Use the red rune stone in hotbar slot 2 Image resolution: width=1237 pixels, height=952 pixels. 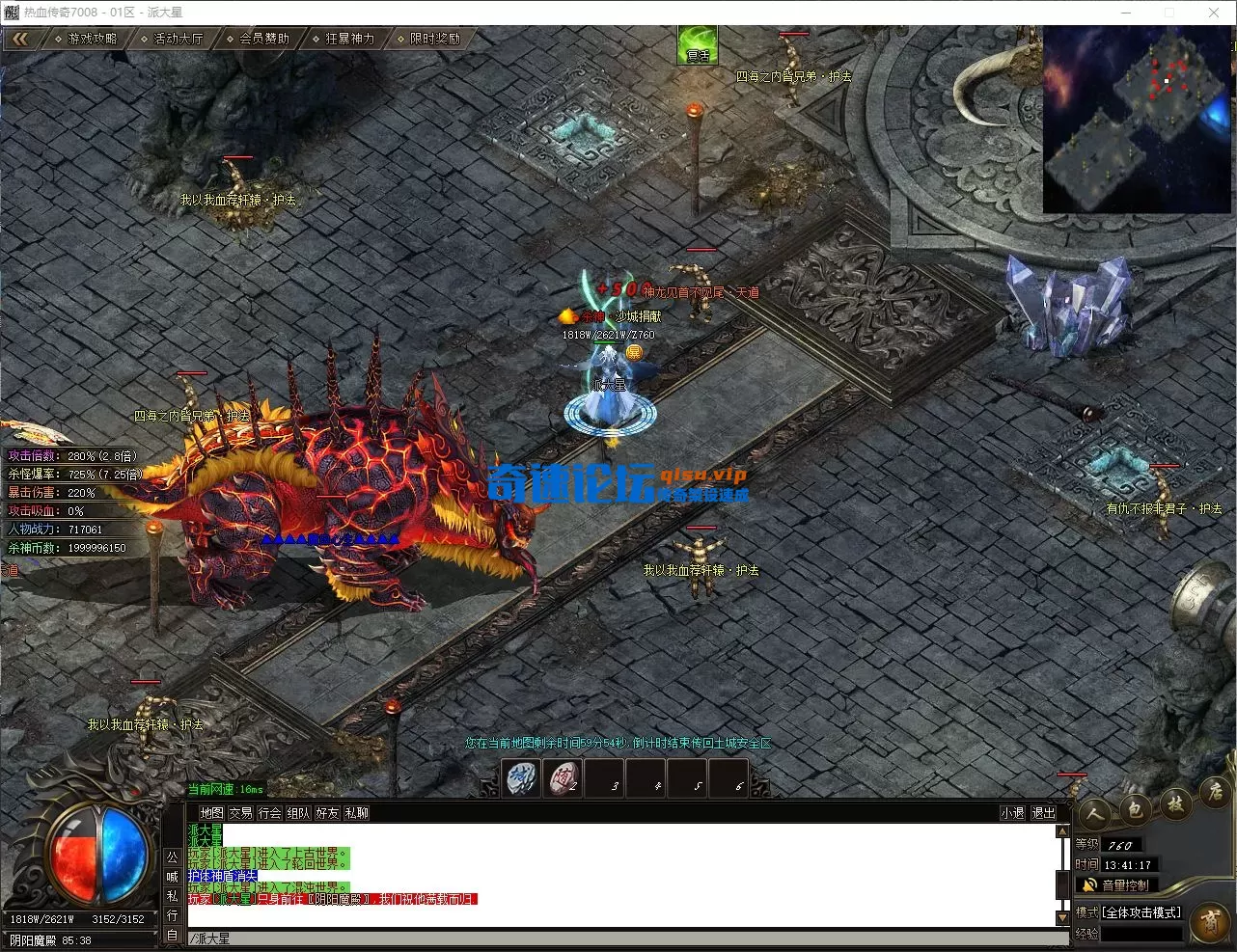(564, 778)
